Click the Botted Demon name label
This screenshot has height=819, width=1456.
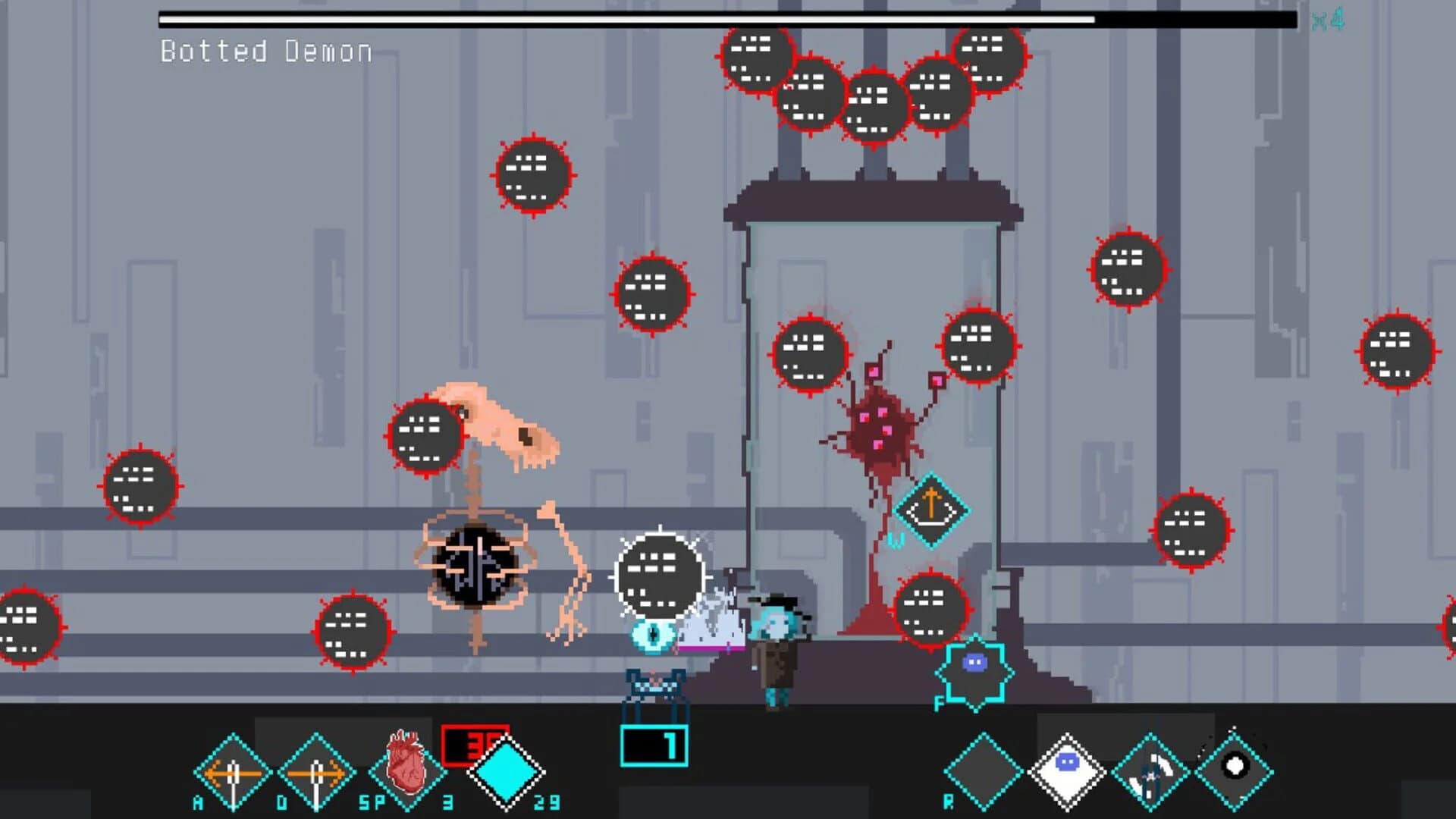264,52
